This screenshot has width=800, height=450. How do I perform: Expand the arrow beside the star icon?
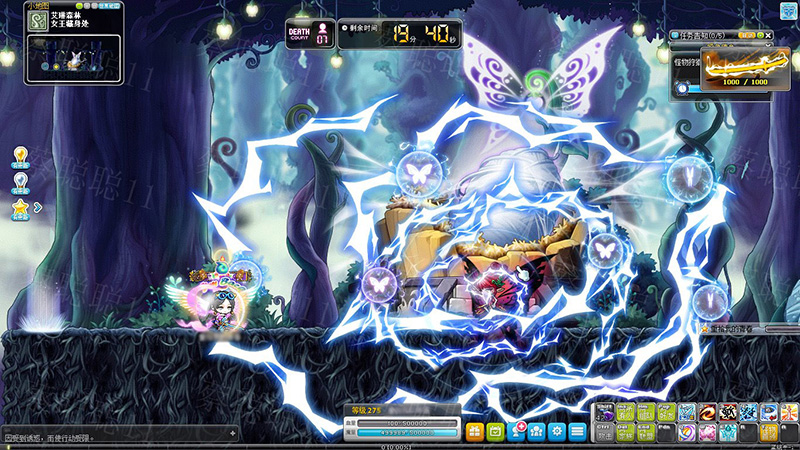(38, 207)
